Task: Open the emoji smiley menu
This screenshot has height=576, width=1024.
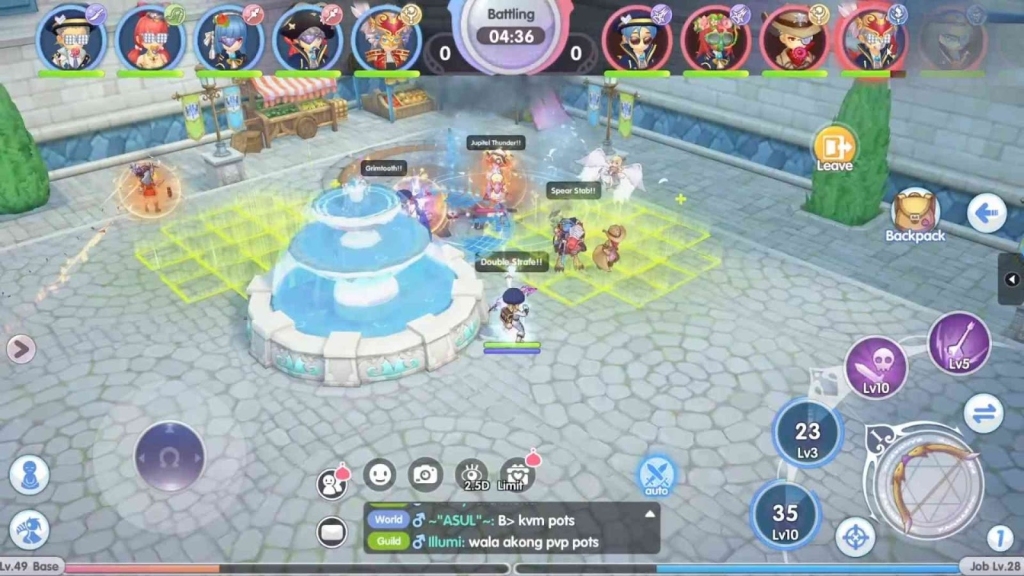Action: (x=379, y=474)
